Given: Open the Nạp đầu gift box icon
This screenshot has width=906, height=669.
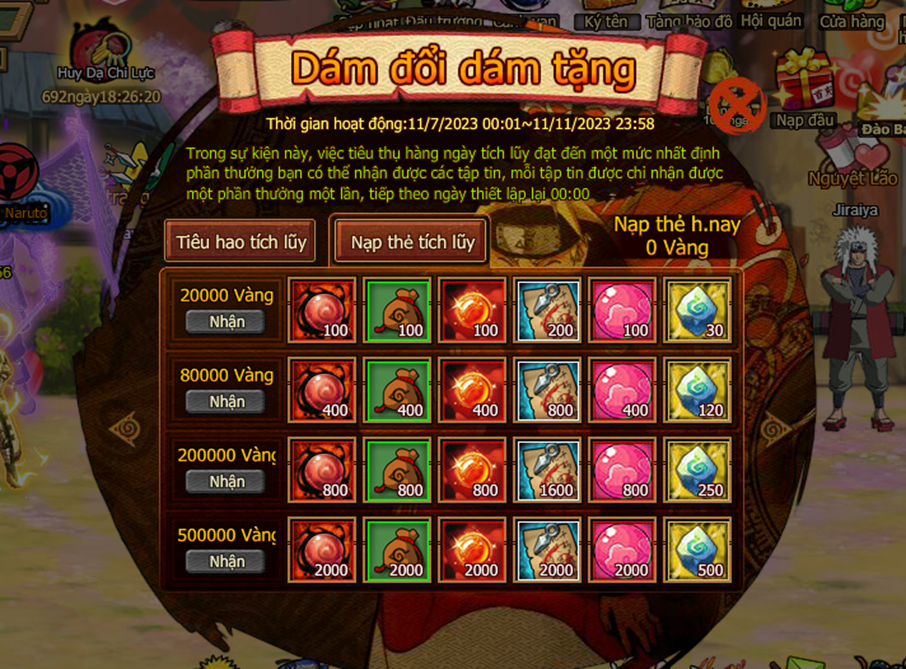Looking at the screenshot, I should click(x=804, y=85).
